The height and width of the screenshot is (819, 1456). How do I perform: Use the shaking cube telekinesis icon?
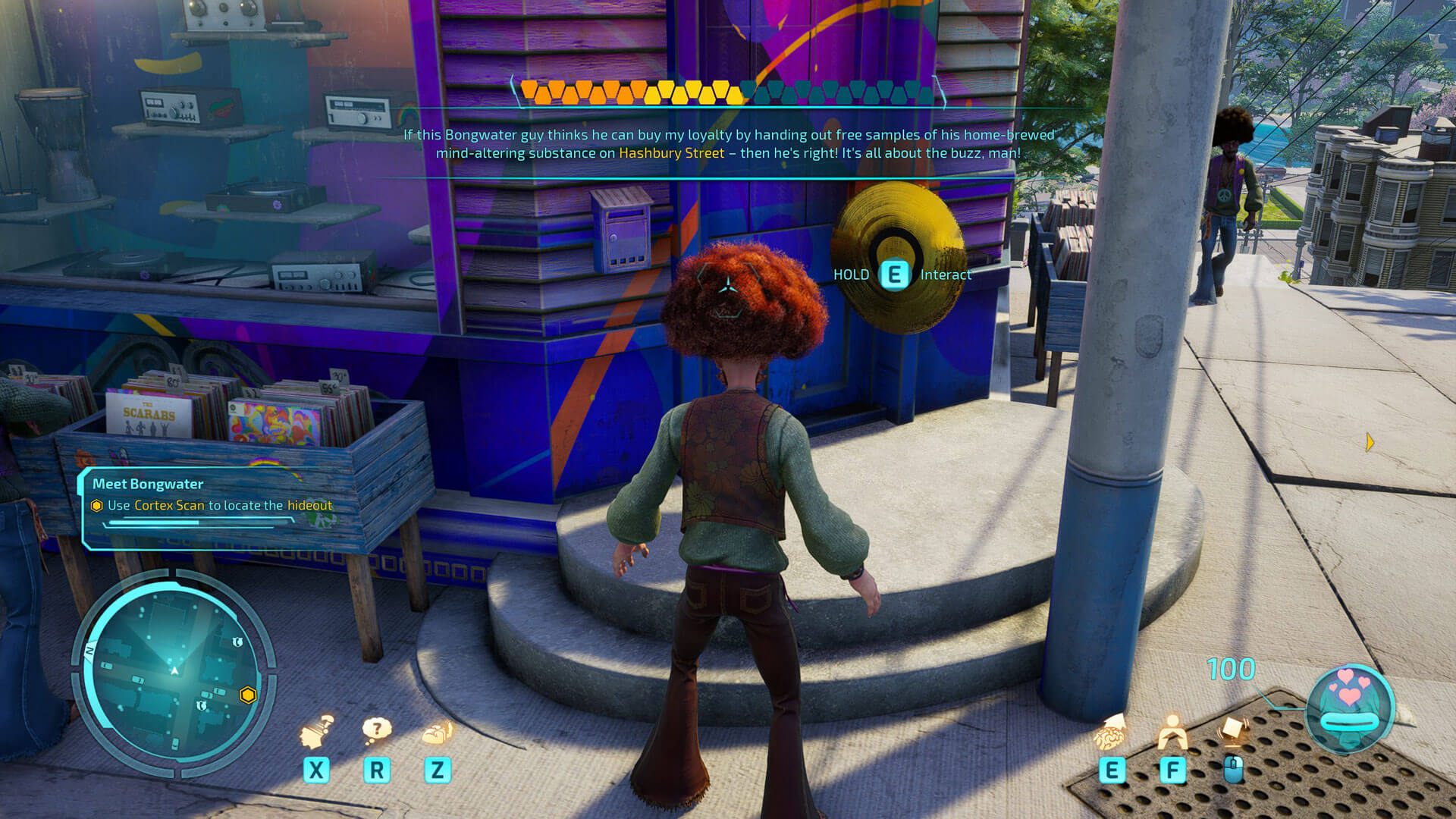coord(1233,731)
